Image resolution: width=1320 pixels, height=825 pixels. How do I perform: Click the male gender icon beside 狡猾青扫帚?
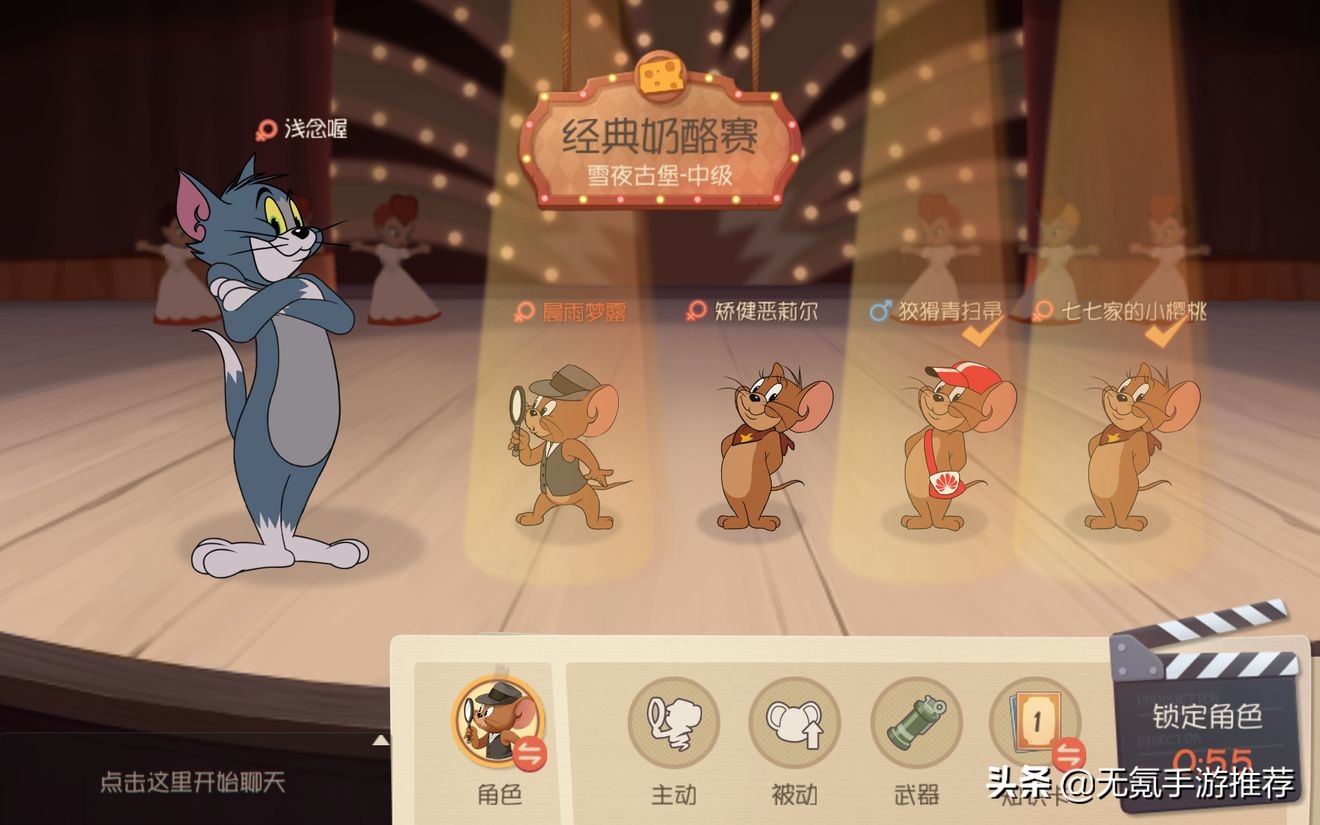(x=880, y=310)
